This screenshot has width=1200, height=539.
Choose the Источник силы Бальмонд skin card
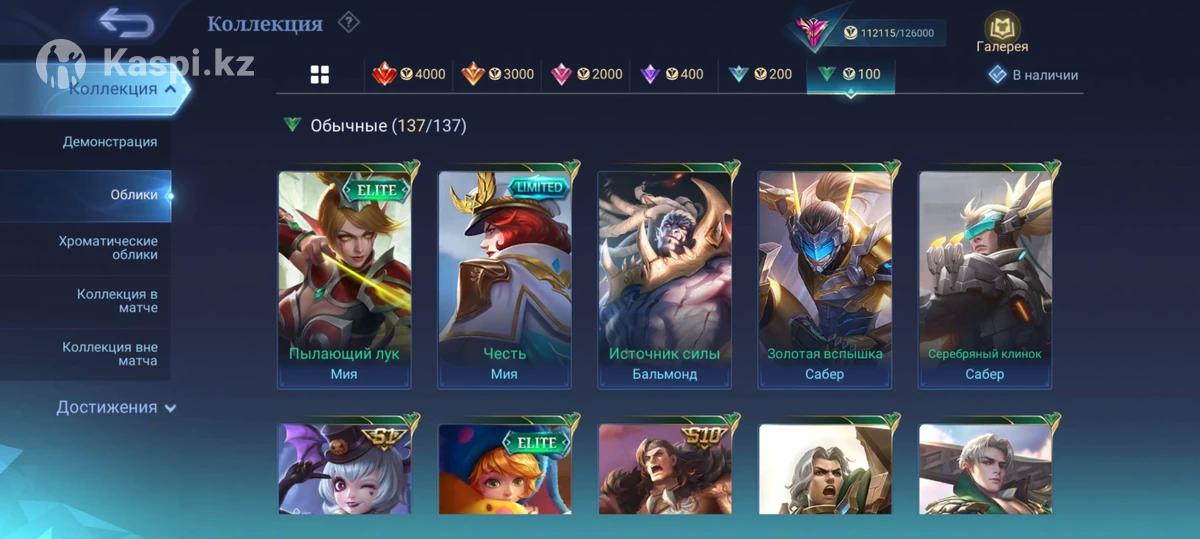pos(664,278)
